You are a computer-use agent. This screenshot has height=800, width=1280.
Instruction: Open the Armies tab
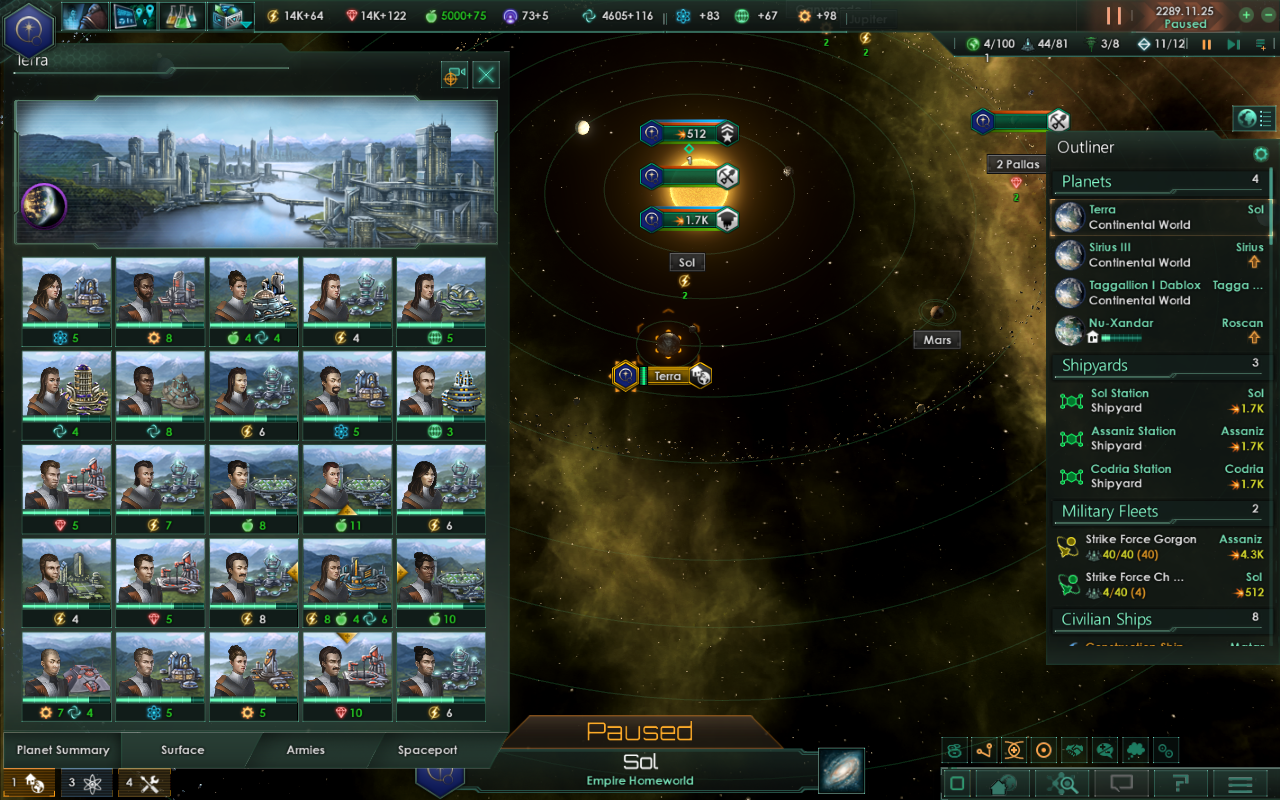pyautogui.click(x=306, y=750)
